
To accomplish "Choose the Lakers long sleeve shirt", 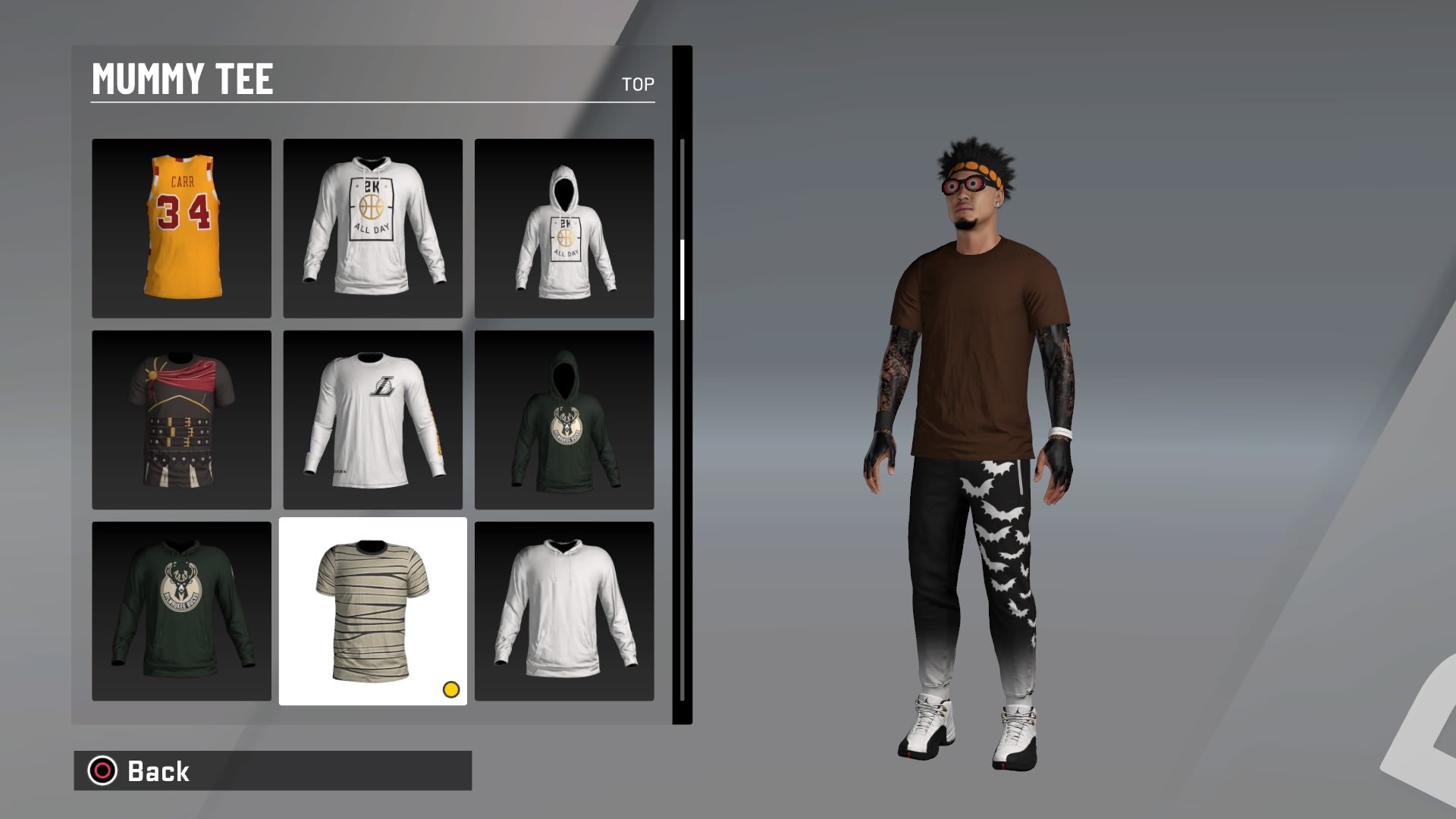I will tap(373, 419).
